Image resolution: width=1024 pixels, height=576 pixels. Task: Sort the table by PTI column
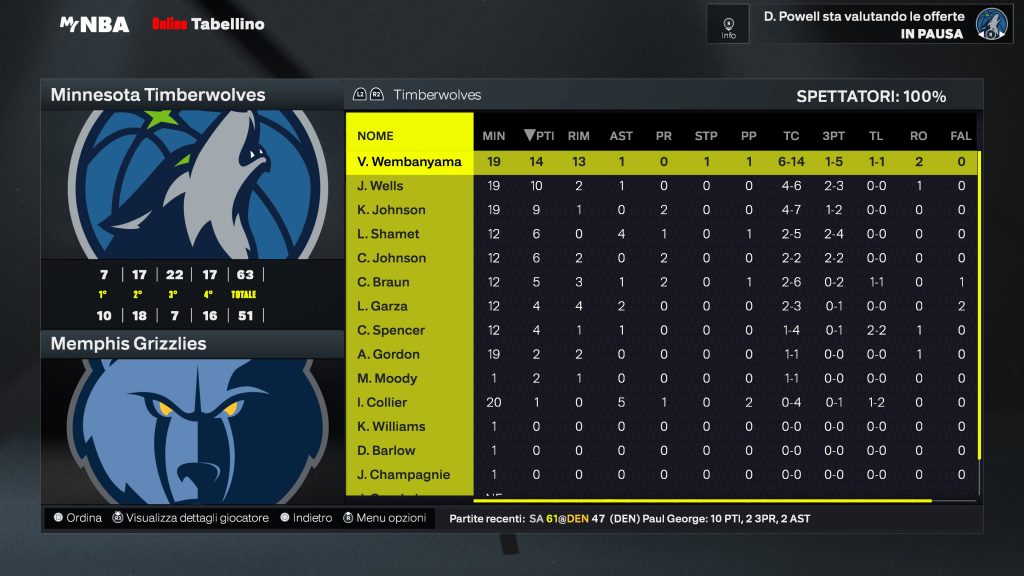[539, 136]
